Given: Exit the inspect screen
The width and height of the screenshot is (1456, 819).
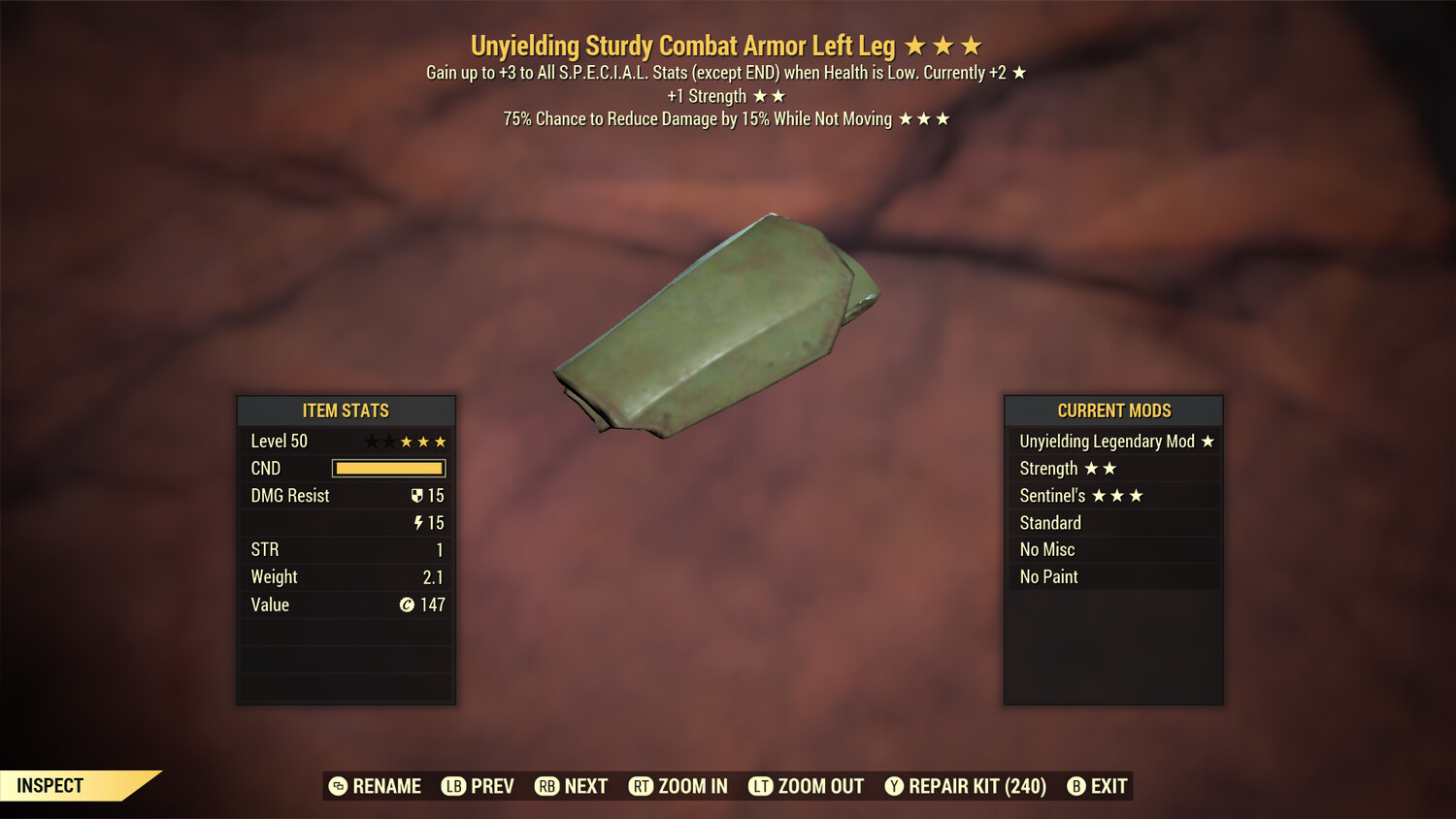Looking at the screenshot, I should pyautogui.click(x=1098, y=786).
